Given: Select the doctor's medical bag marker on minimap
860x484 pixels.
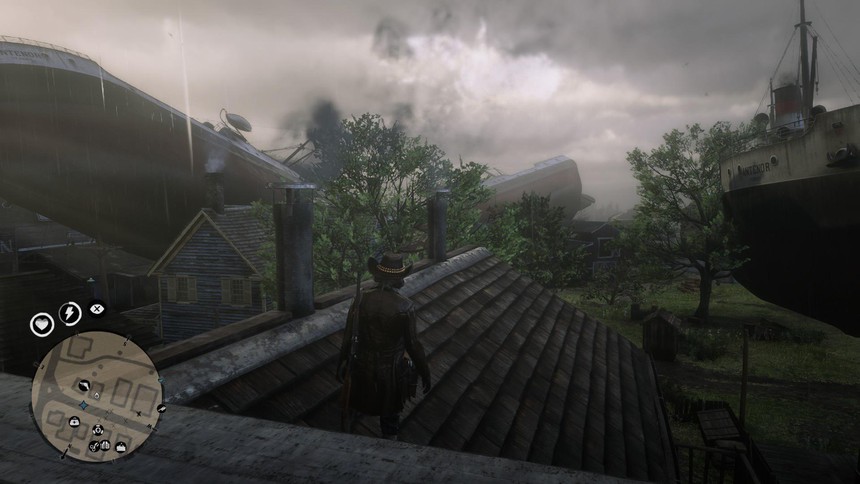Looking at the screenshot, I should click(x=75, y=421).
